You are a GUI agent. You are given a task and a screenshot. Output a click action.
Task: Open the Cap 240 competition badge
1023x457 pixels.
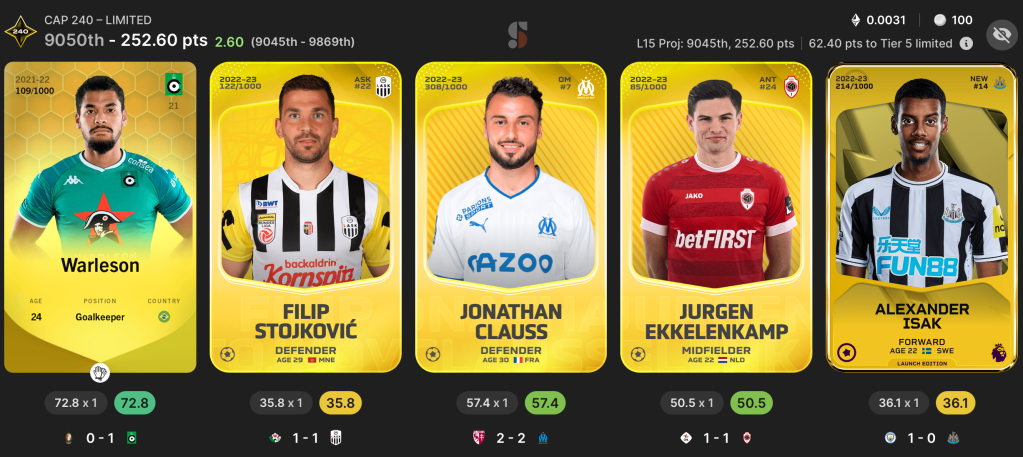19,31
